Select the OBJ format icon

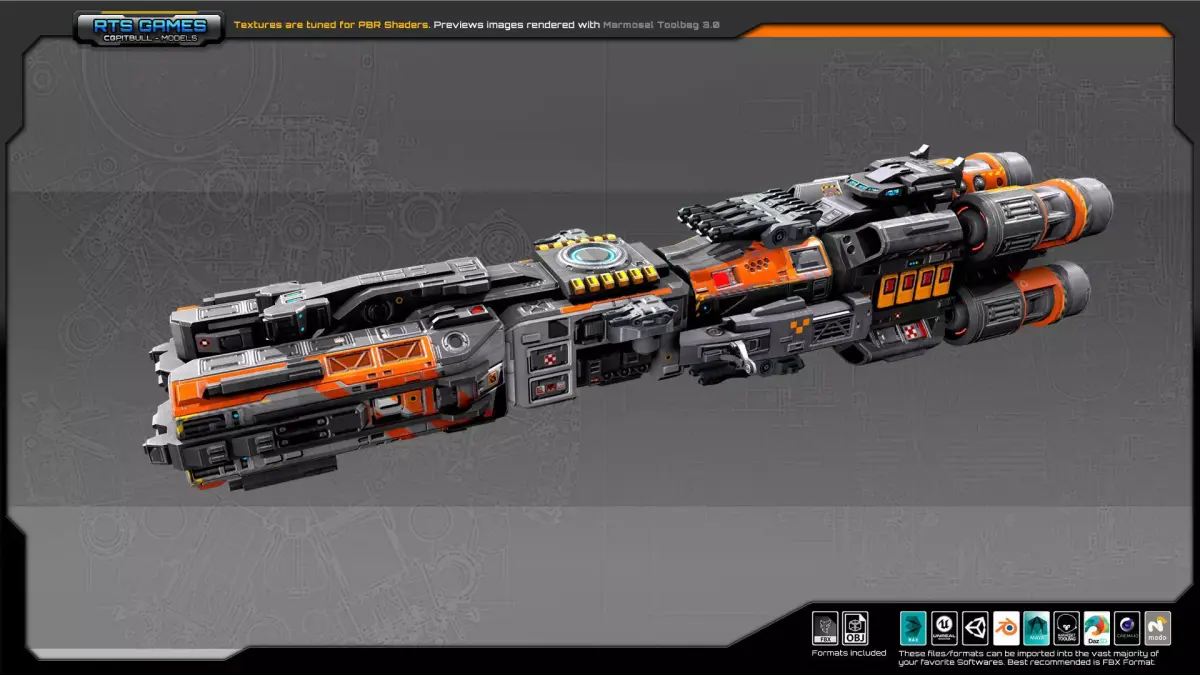(855, 628)
